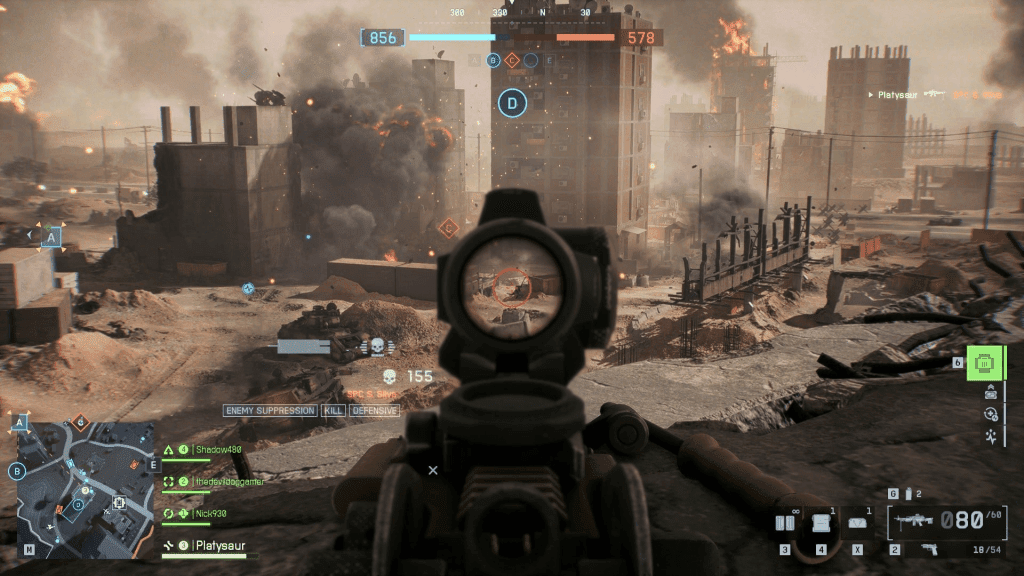The height and width of the screenshot is (576, 1024).
Task: Select objective E marker on the minimap
Action: click(153, 464)
